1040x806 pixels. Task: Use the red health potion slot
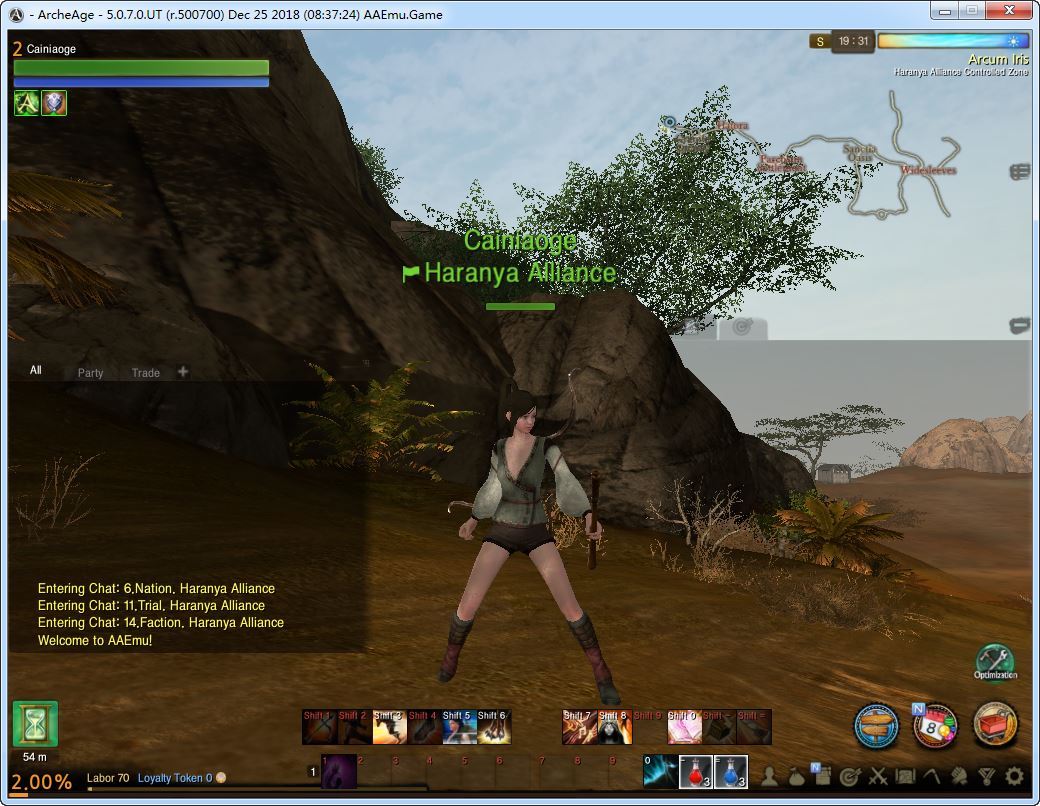(696, 772)
